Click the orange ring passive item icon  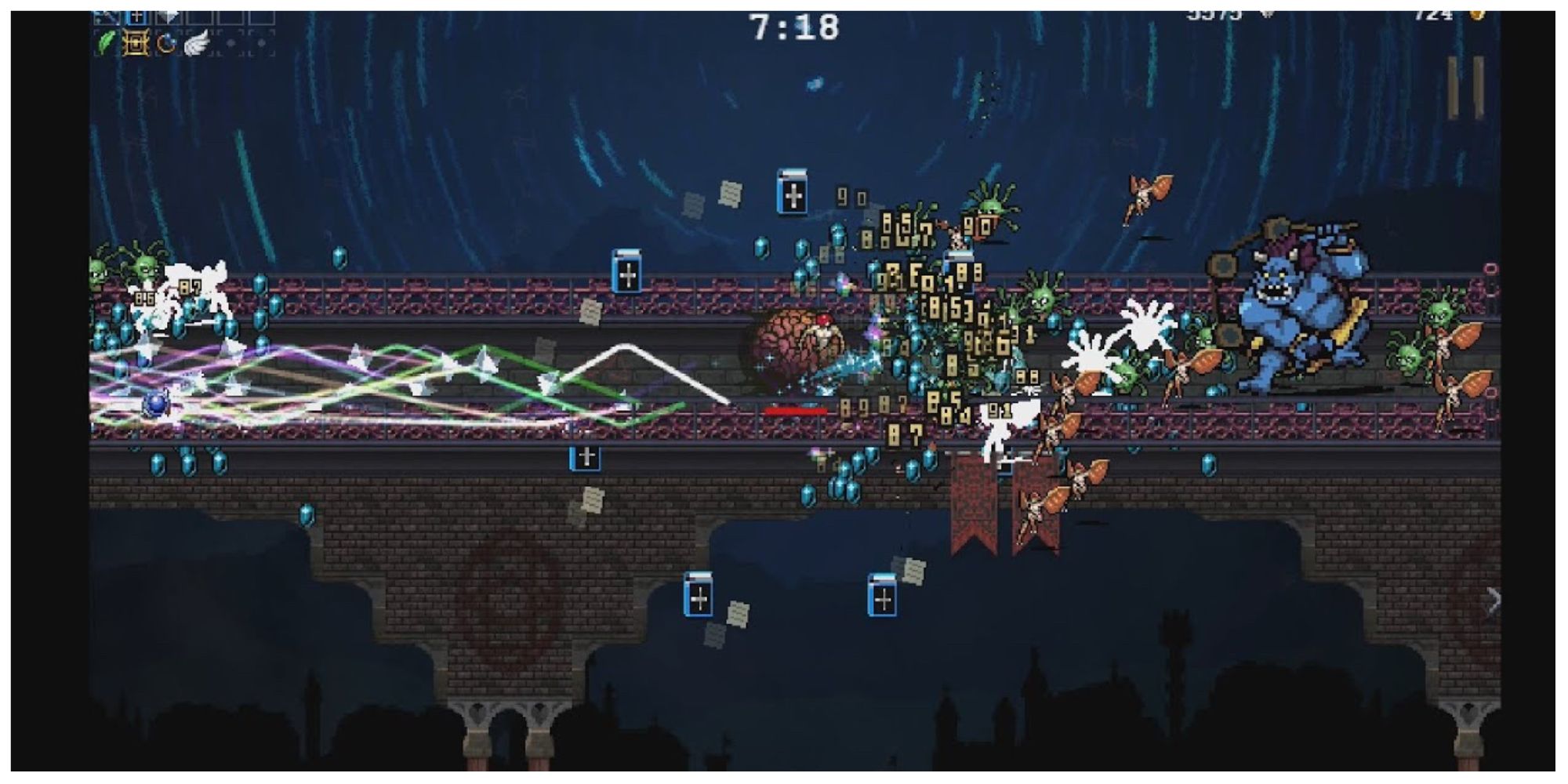click(x=166, y=44)
